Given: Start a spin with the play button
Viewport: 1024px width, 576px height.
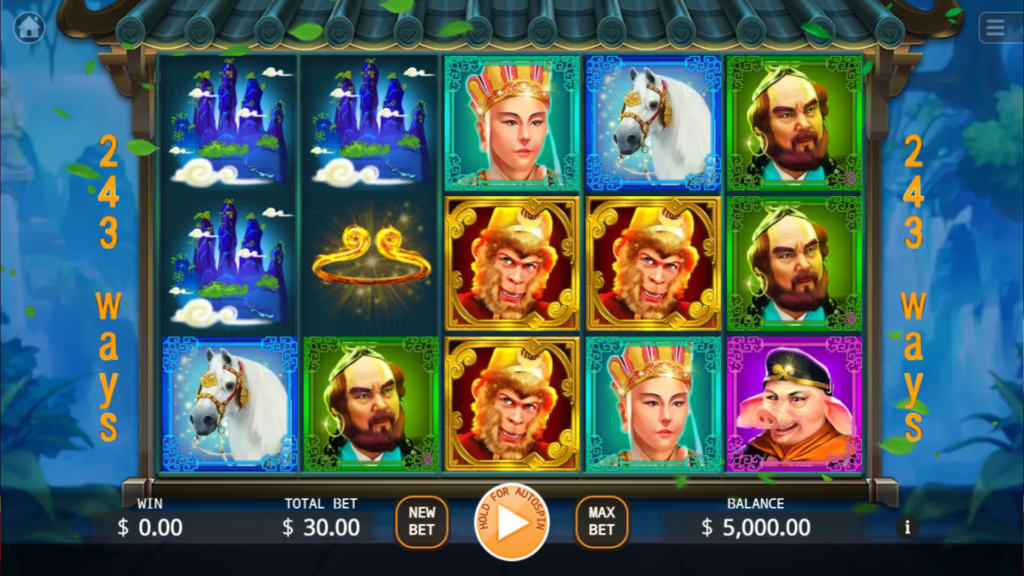Looking at the screenshot, I should tap(511, 522).
